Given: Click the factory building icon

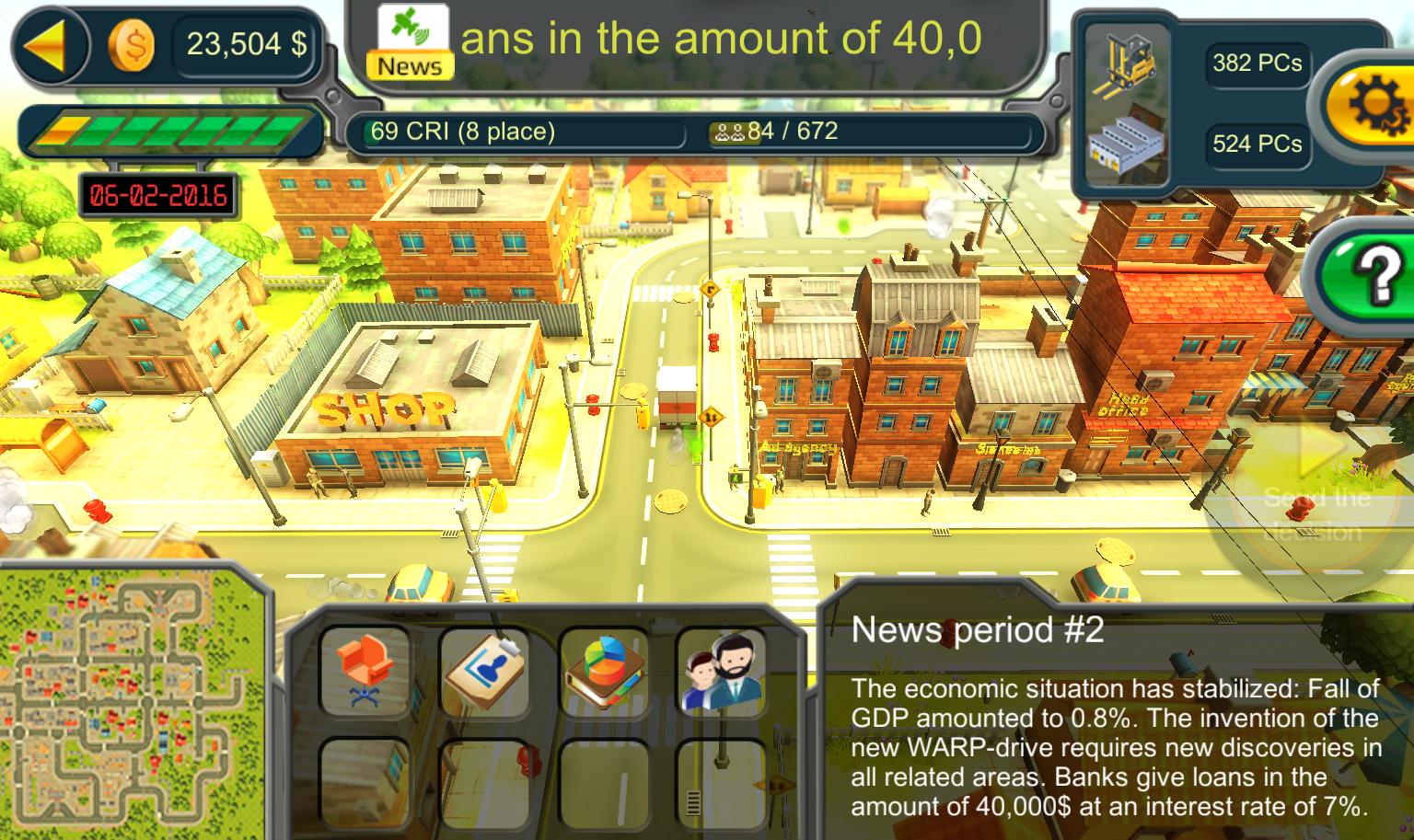Looking at the screenshot, I should tap(1128, 143).
